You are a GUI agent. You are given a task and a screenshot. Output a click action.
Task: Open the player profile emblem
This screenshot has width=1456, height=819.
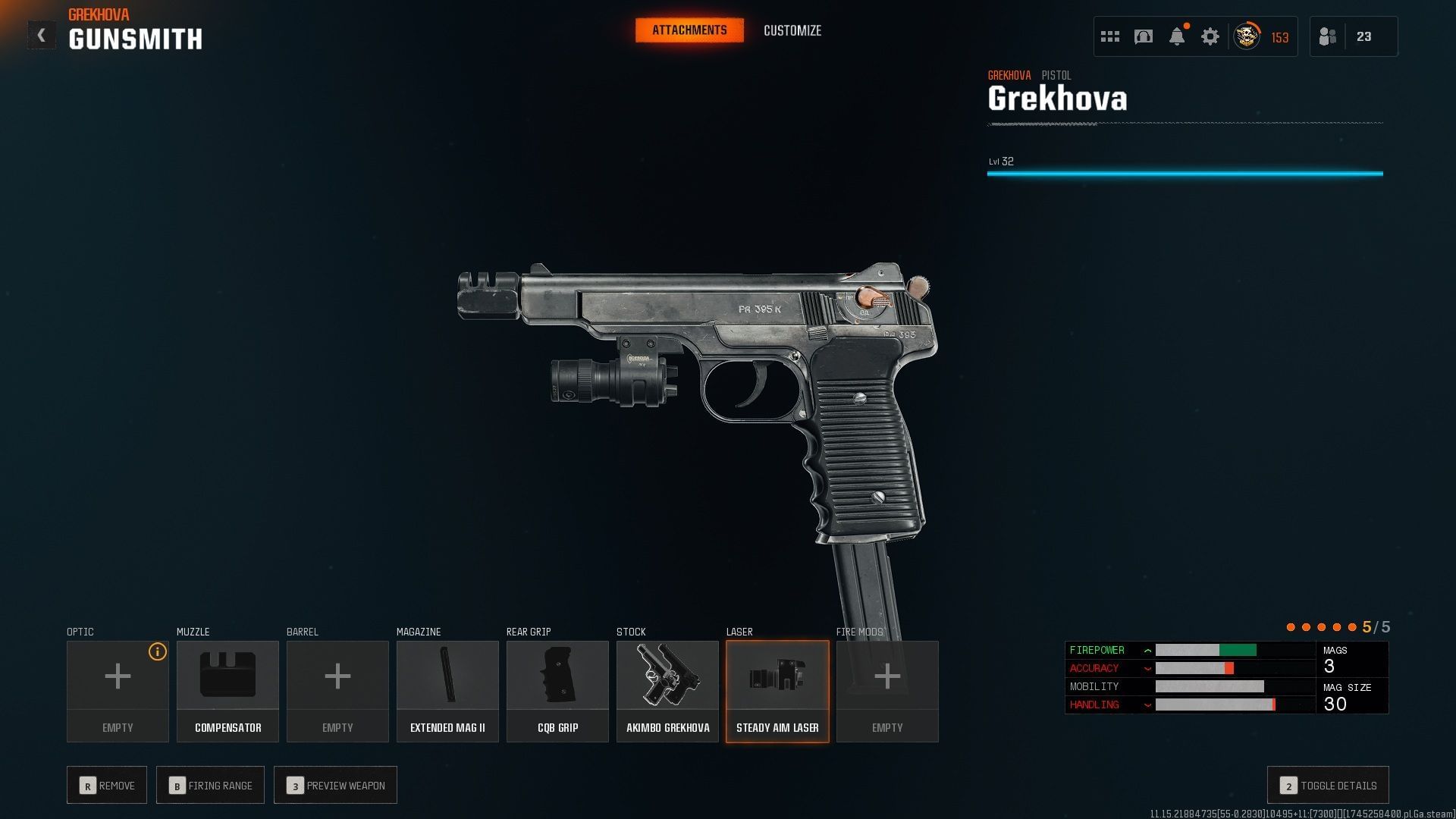click(1247, 36)
